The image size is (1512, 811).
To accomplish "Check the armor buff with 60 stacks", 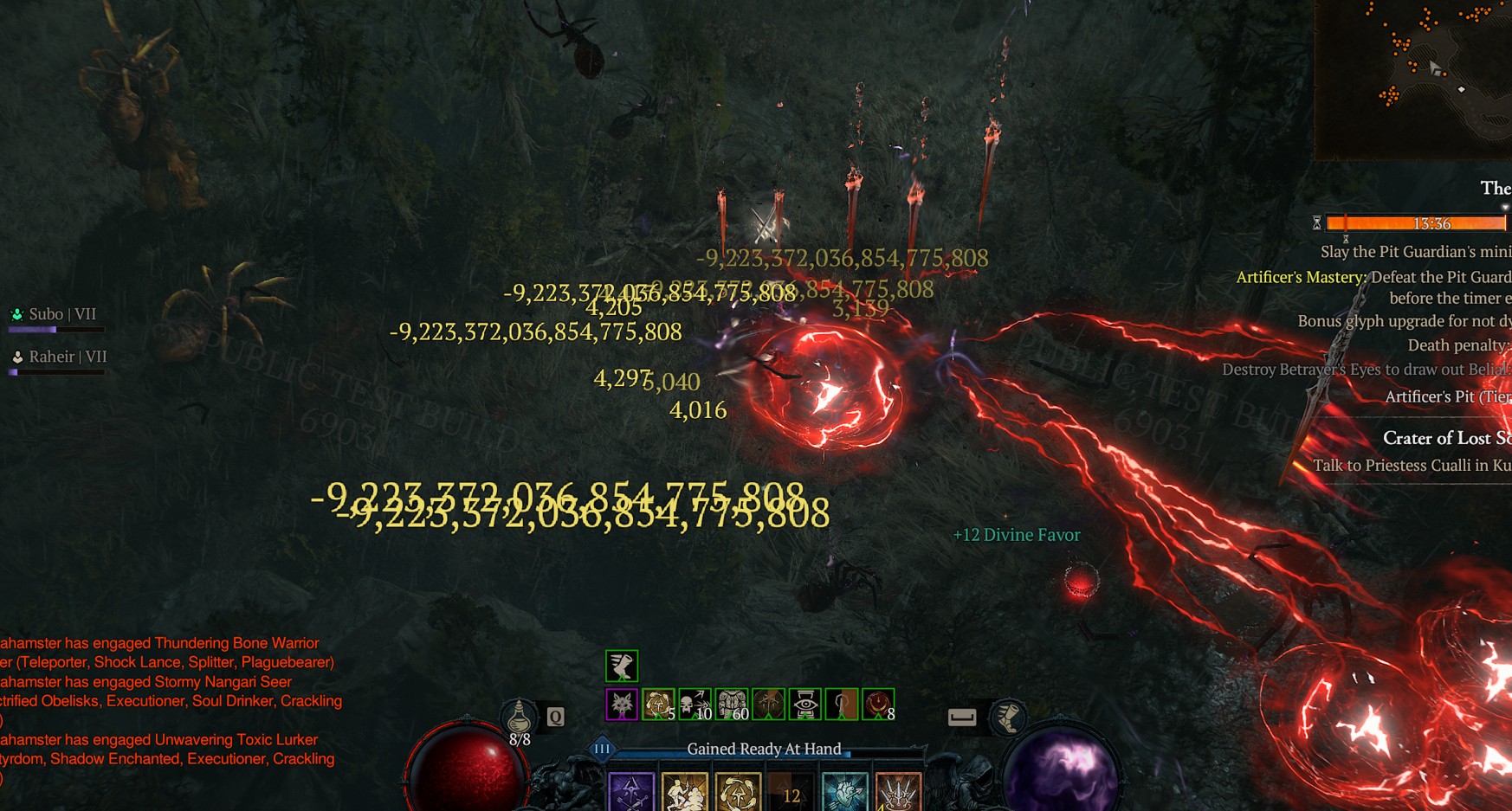I will [x=732, y=705].
